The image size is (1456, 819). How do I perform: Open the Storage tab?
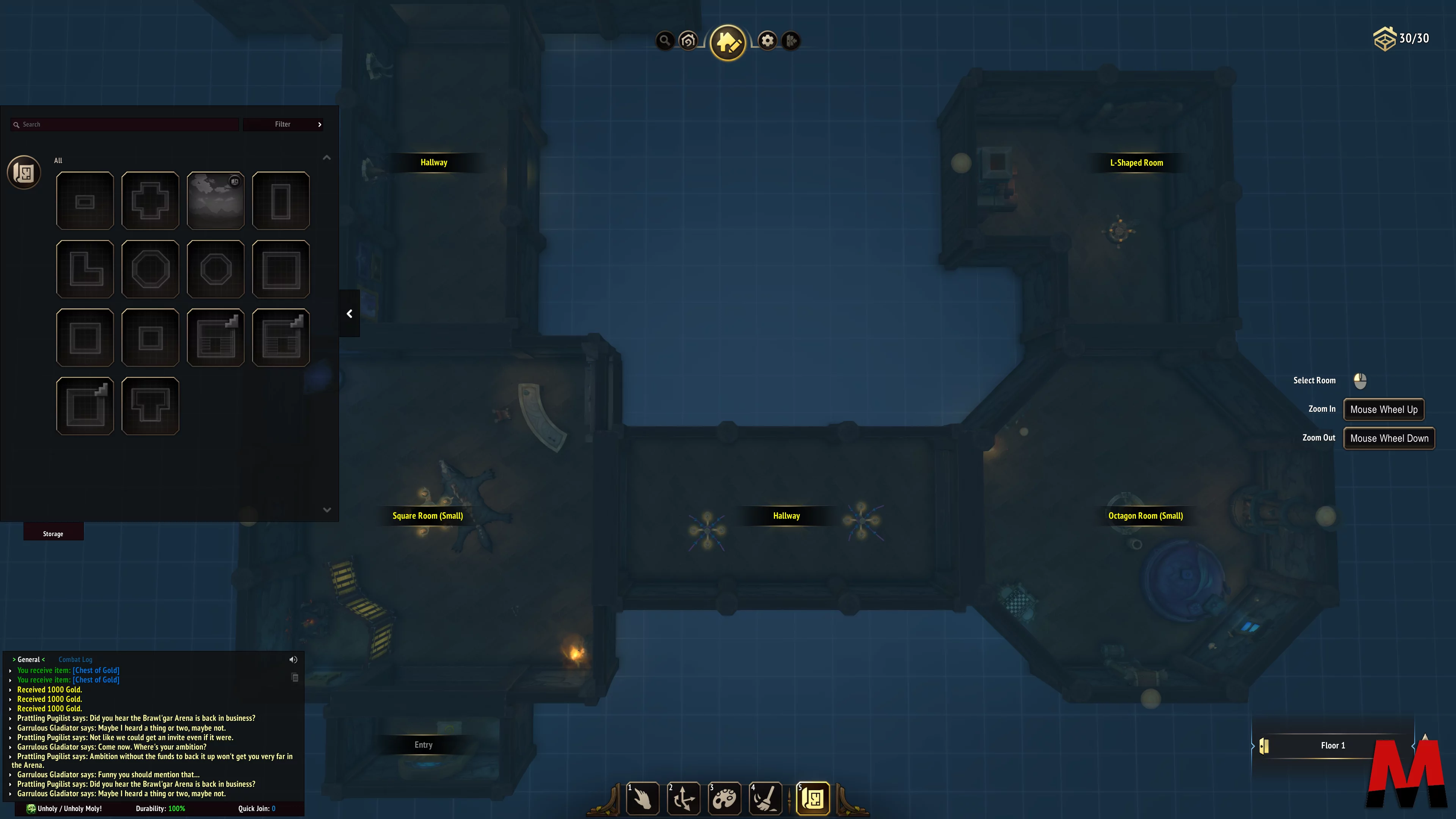tap(53, 533)
